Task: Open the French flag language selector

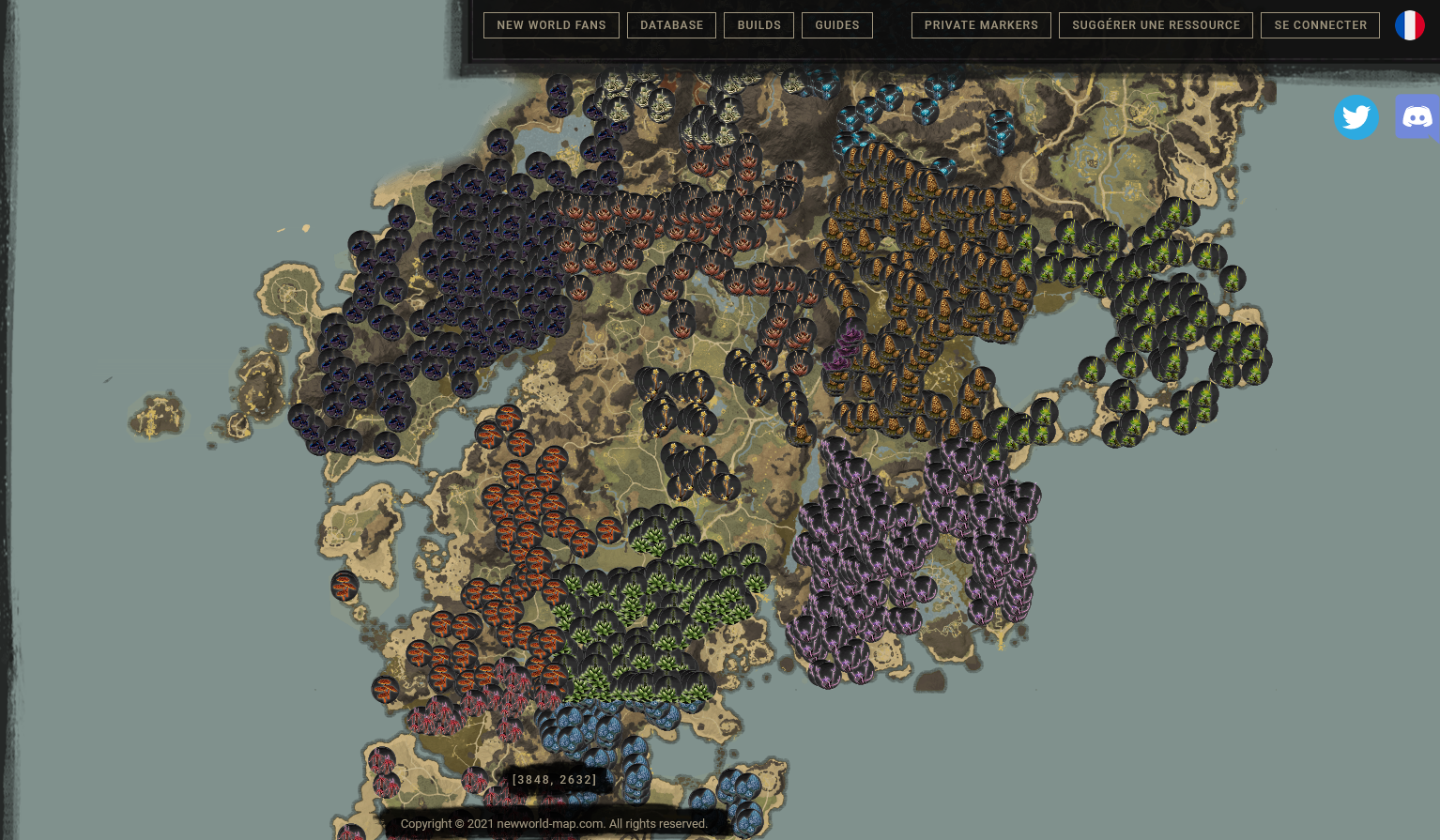Action: tap(1409, 25)
